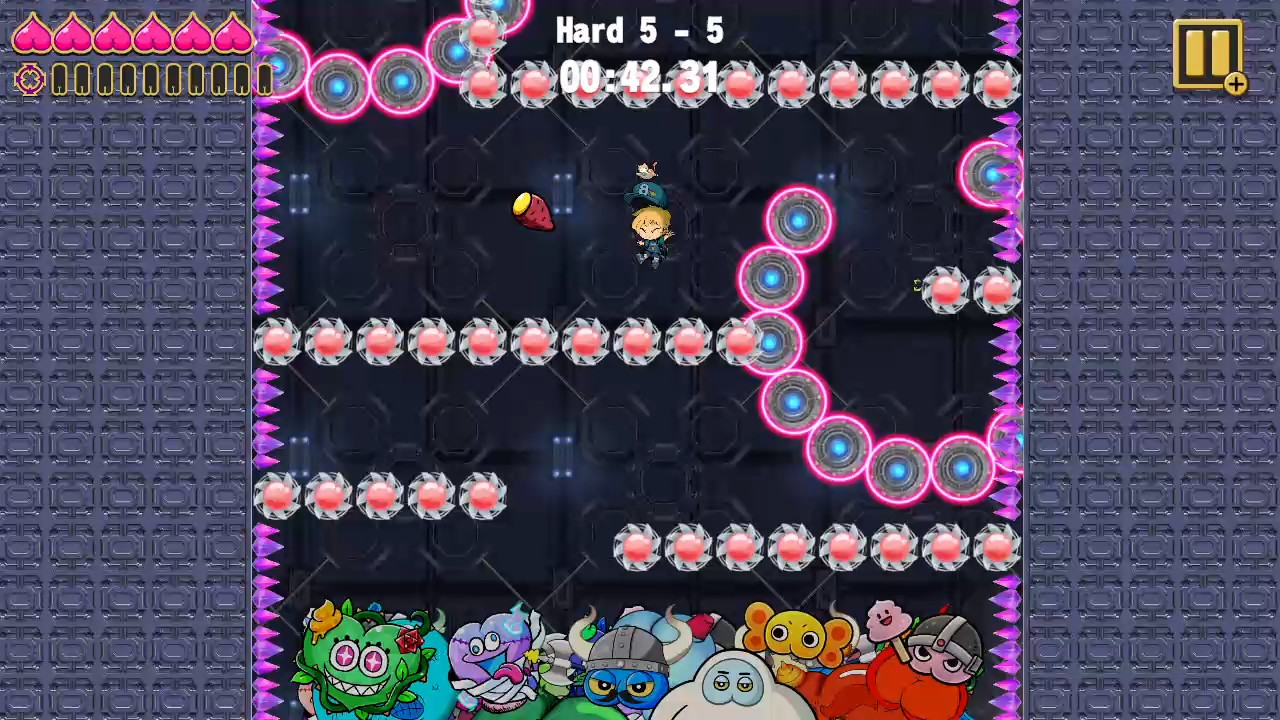Click the sweet potato collectible pickup

click(x=531, y=212)
